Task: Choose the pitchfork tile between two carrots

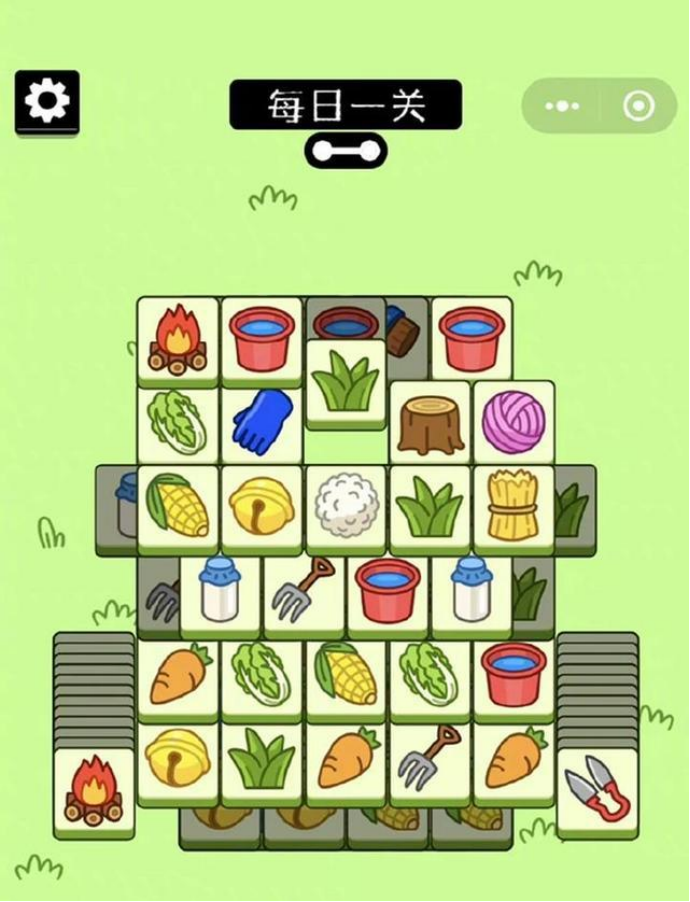Action: pyautogui.click(x=430, y=759)
